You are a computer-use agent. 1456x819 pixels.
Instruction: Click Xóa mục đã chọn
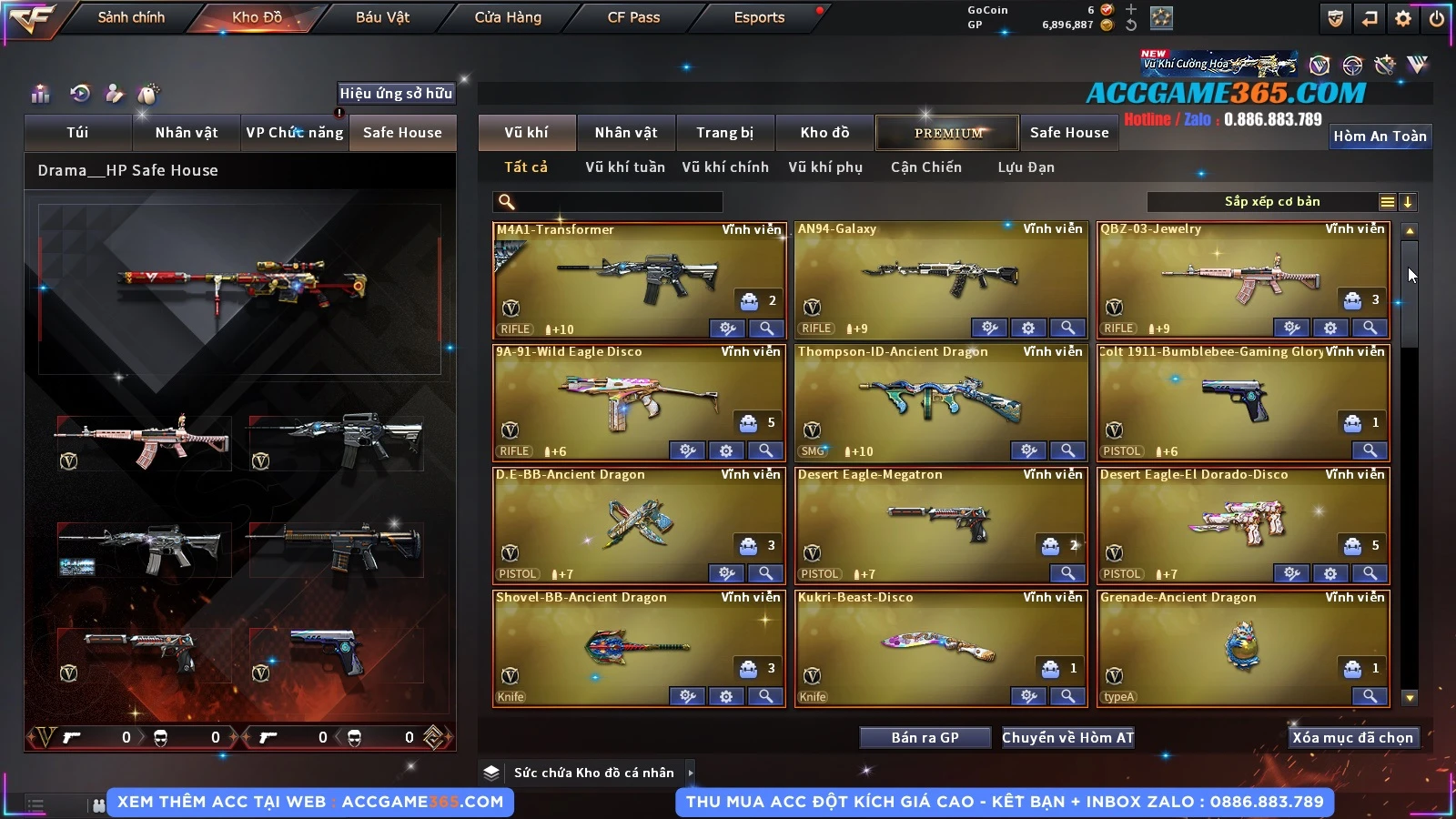[1352, 738]
